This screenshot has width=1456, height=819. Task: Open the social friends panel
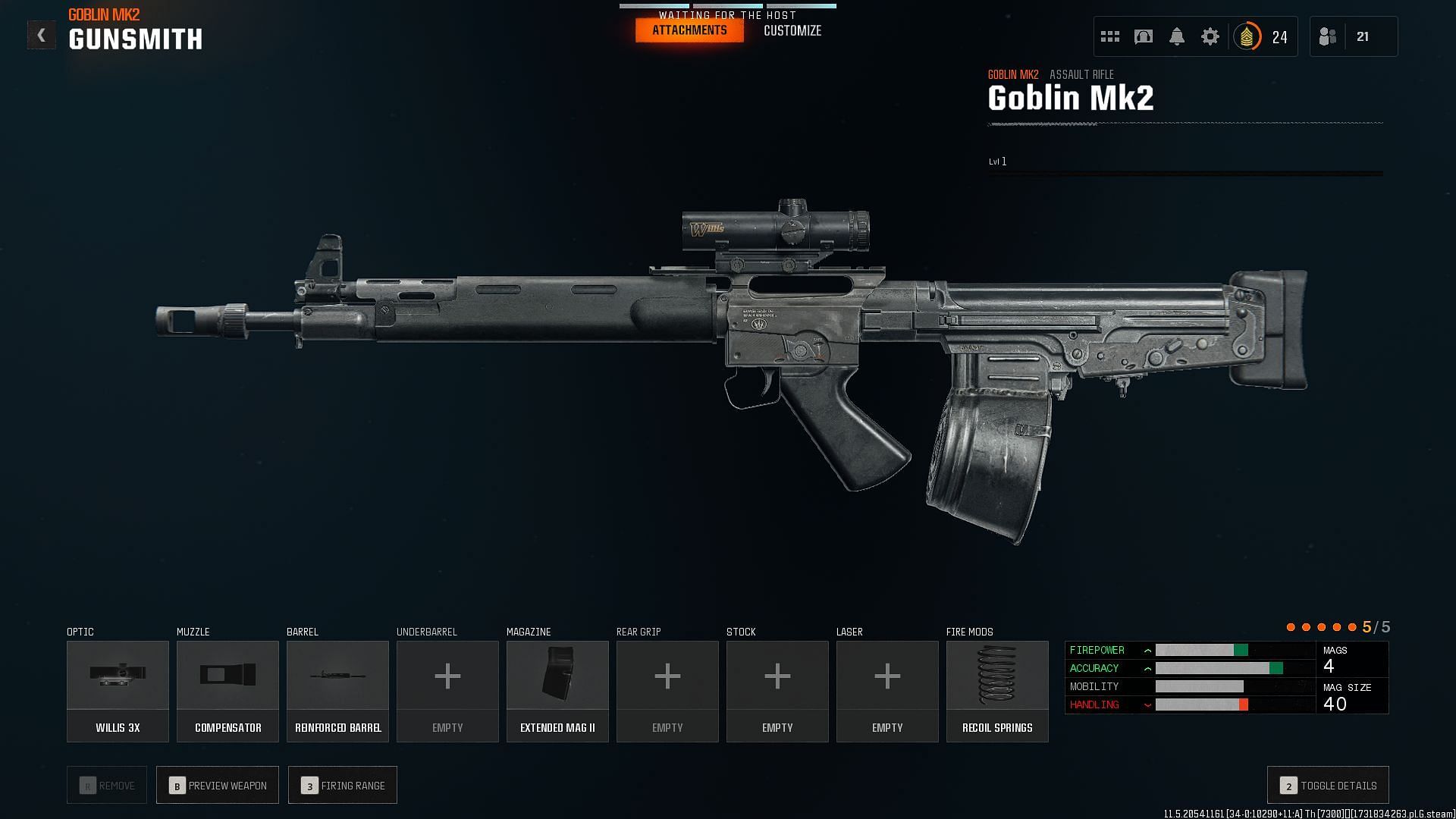point(1328,36)
